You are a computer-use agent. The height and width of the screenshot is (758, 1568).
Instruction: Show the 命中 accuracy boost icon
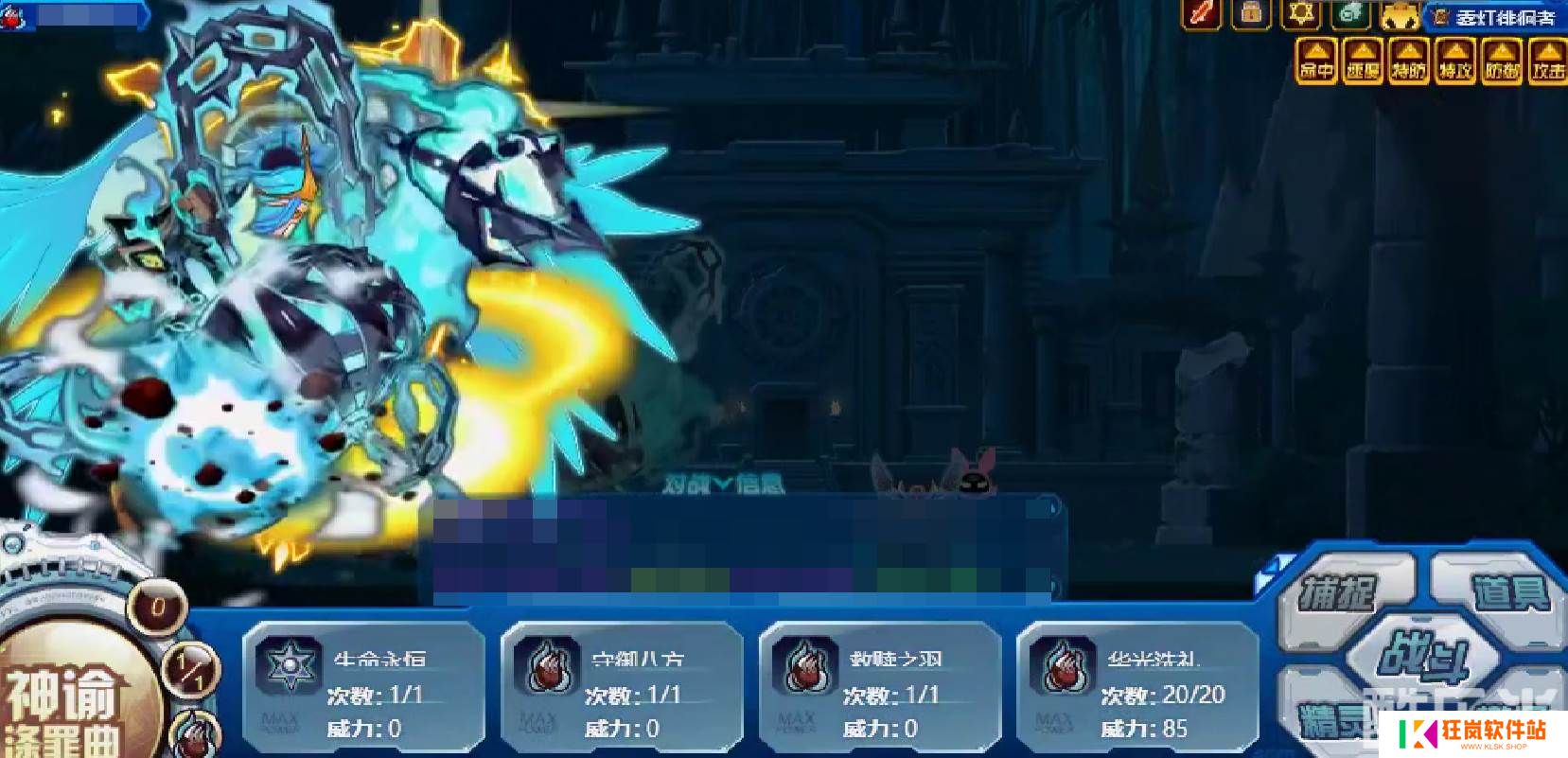pos(1315,62)
